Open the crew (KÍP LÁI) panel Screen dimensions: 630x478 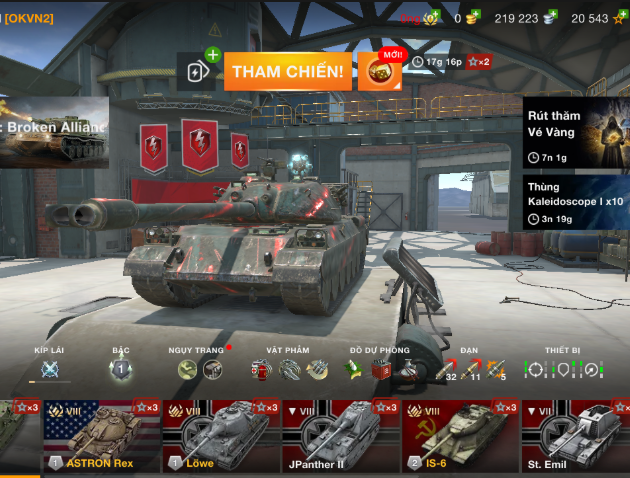tap(49, 368)
